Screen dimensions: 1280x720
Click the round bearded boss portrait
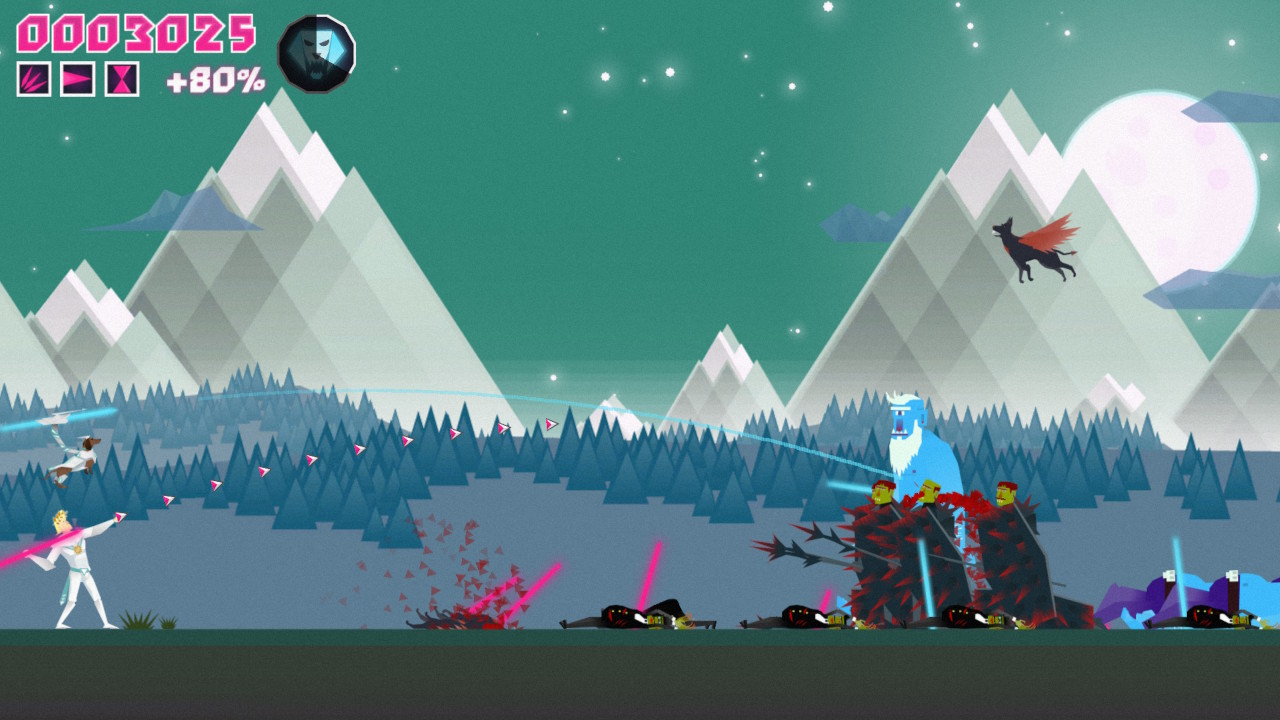(316, 54)
